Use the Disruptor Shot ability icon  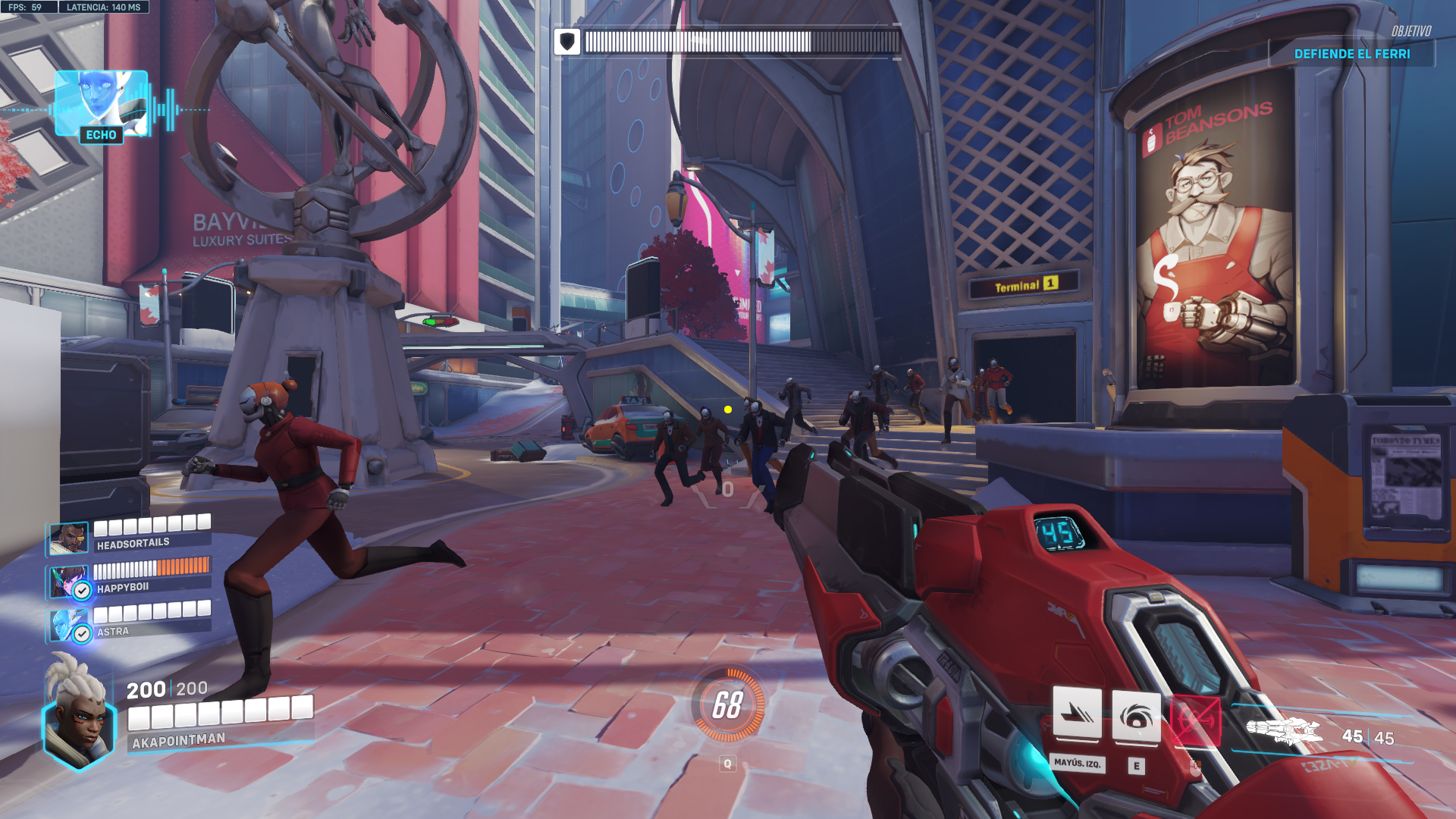(x=1136, y=716)
